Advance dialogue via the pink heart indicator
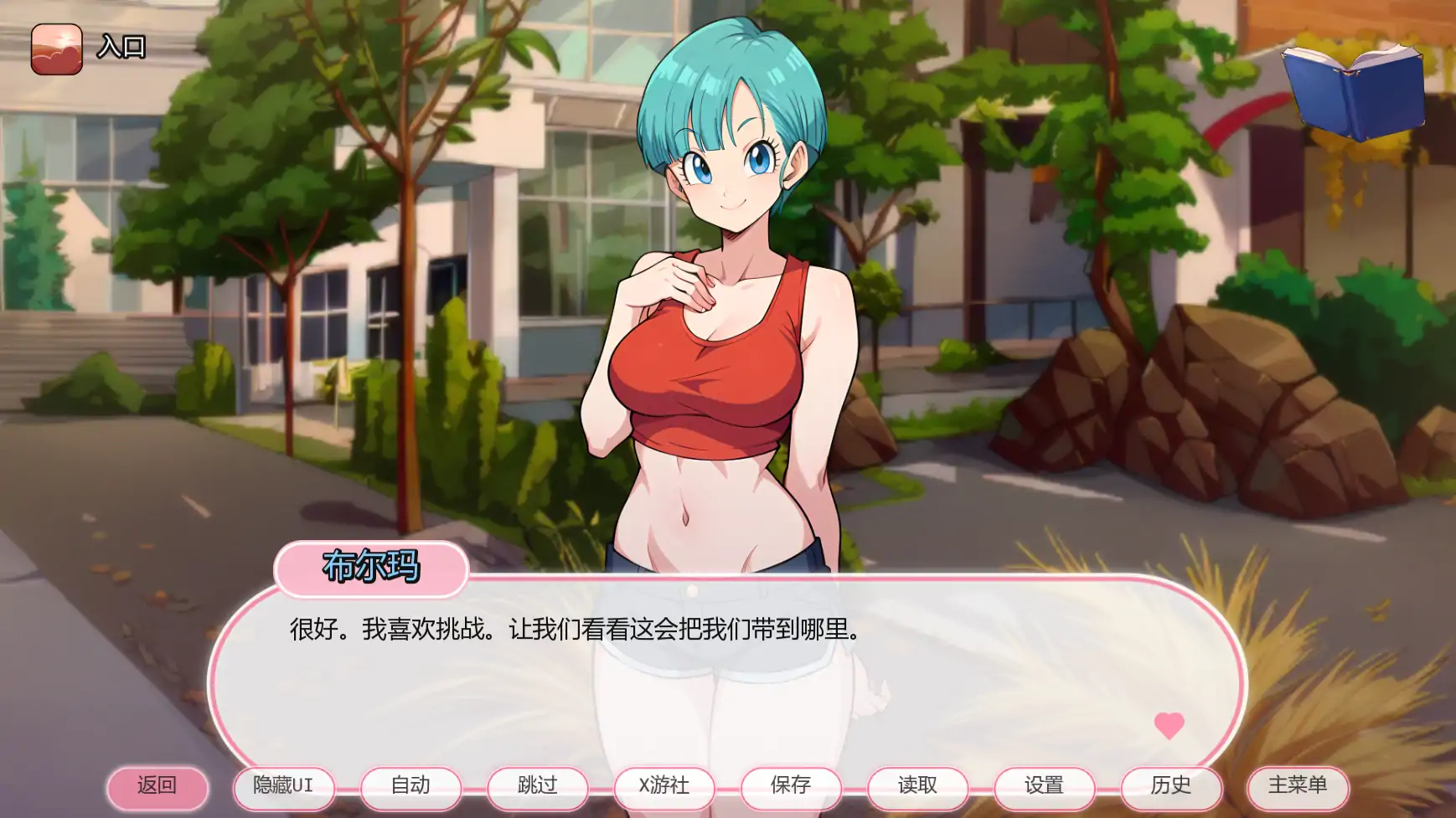This screenshot has width=1456, height=818. pos(1169,724)
